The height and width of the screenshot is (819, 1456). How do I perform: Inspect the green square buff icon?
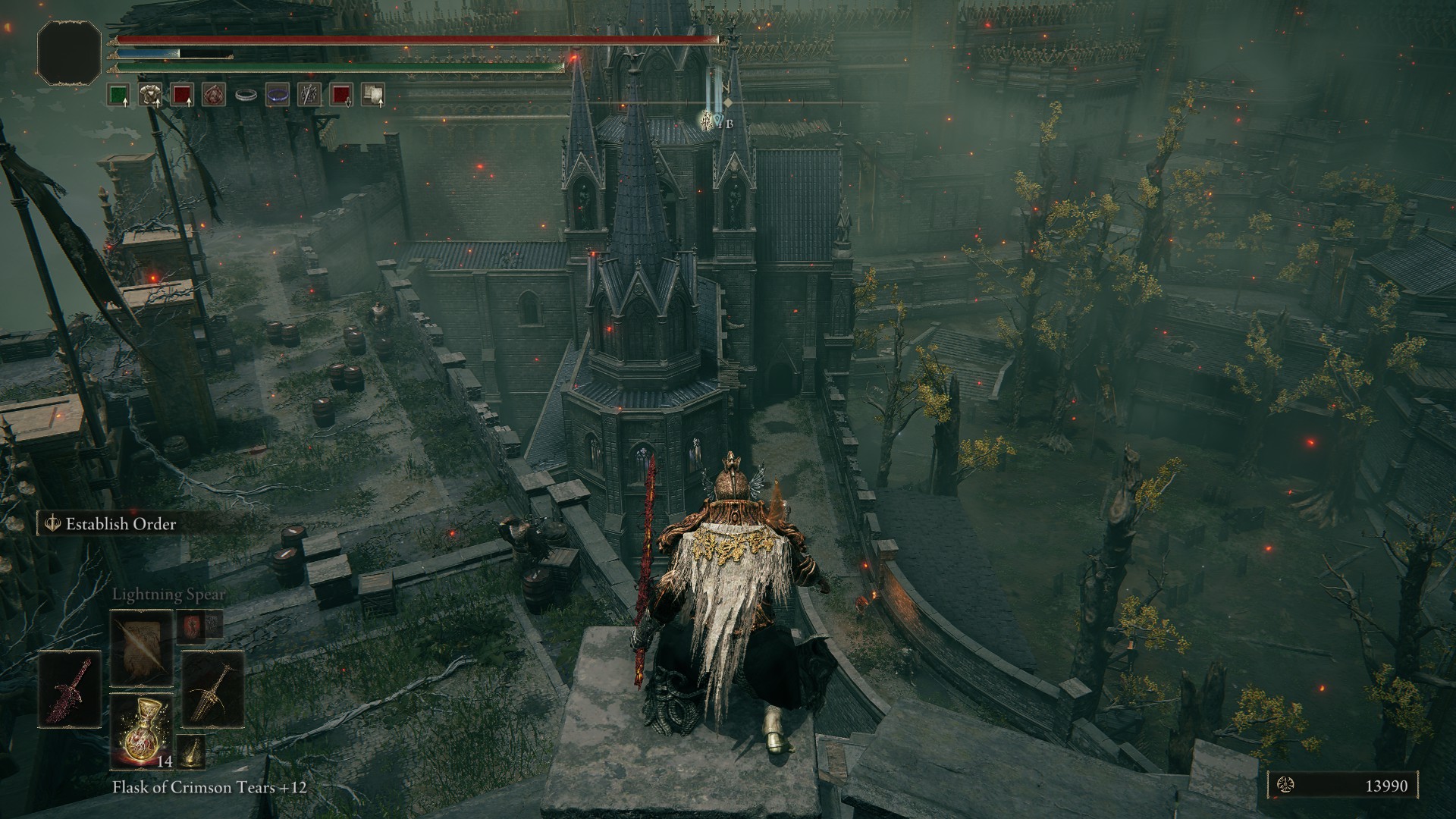click(x=118, y=95)
